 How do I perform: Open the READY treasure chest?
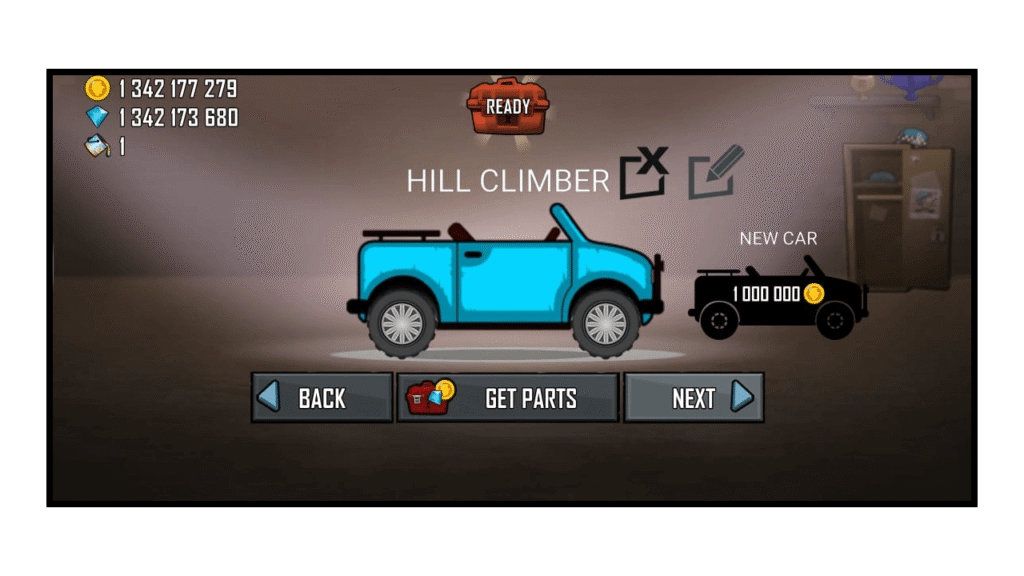[508, 106]
